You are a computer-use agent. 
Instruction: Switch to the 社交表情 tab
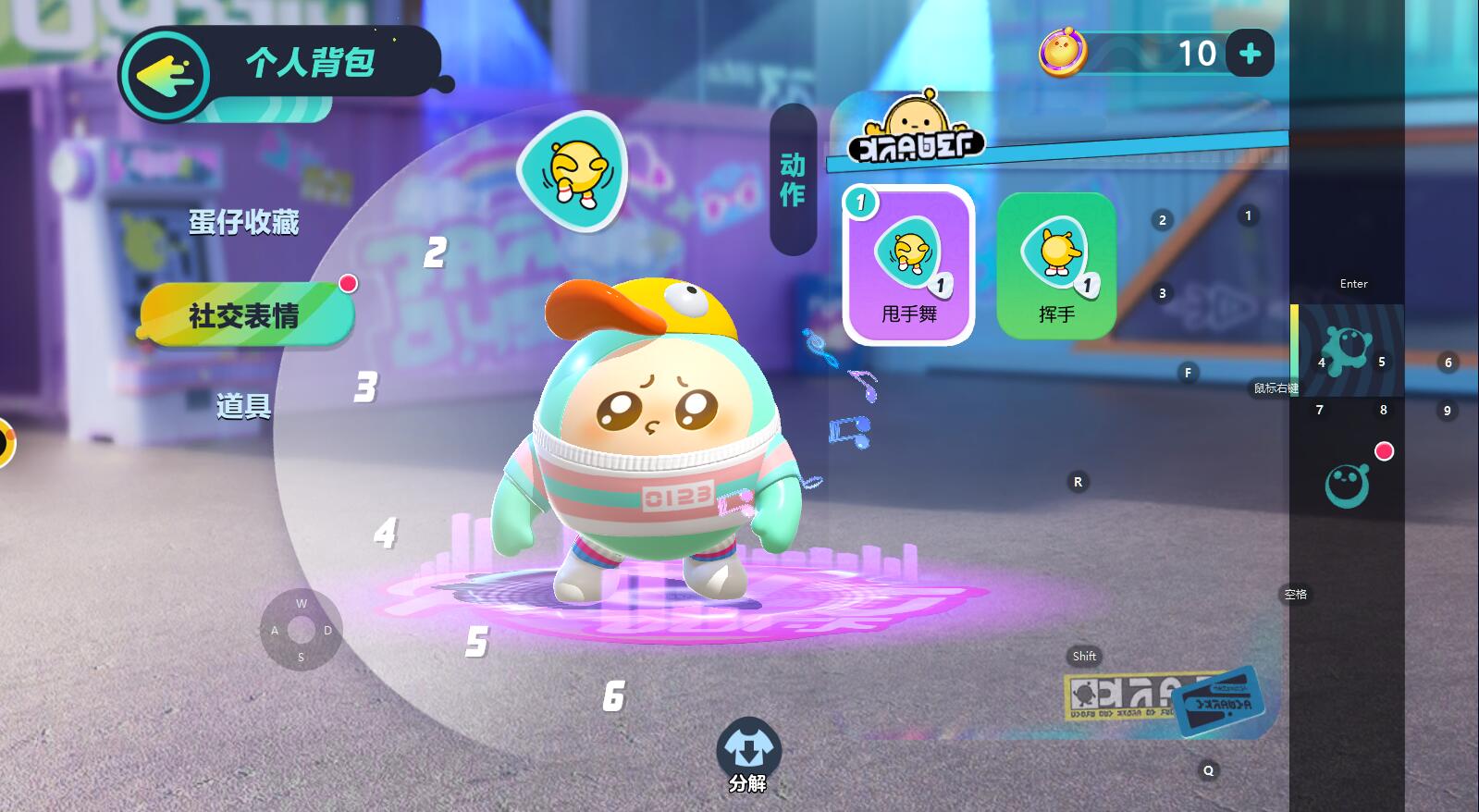[x=245, y=315]
